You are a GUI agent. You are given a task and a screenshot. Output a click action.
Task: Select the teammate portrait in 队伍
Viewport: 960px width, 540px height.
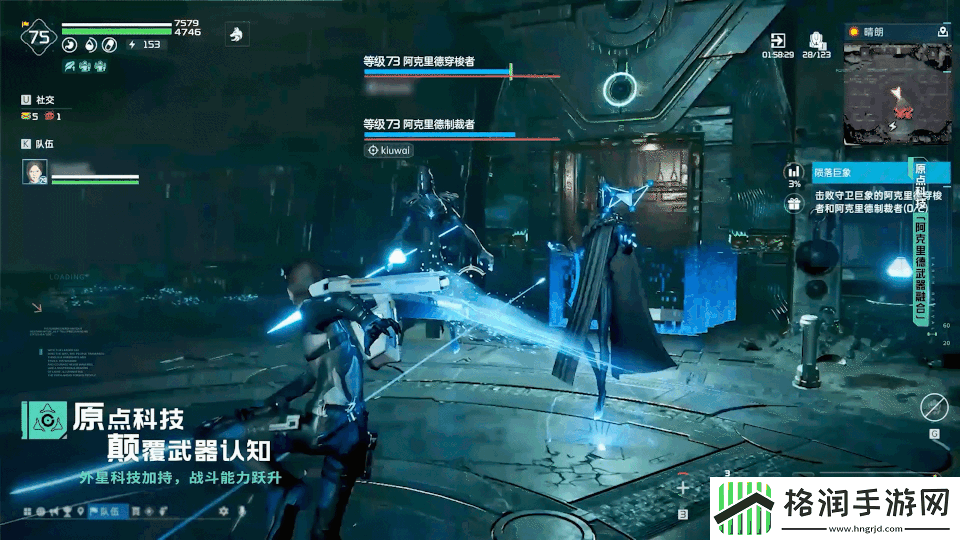(x=35, y=173)
